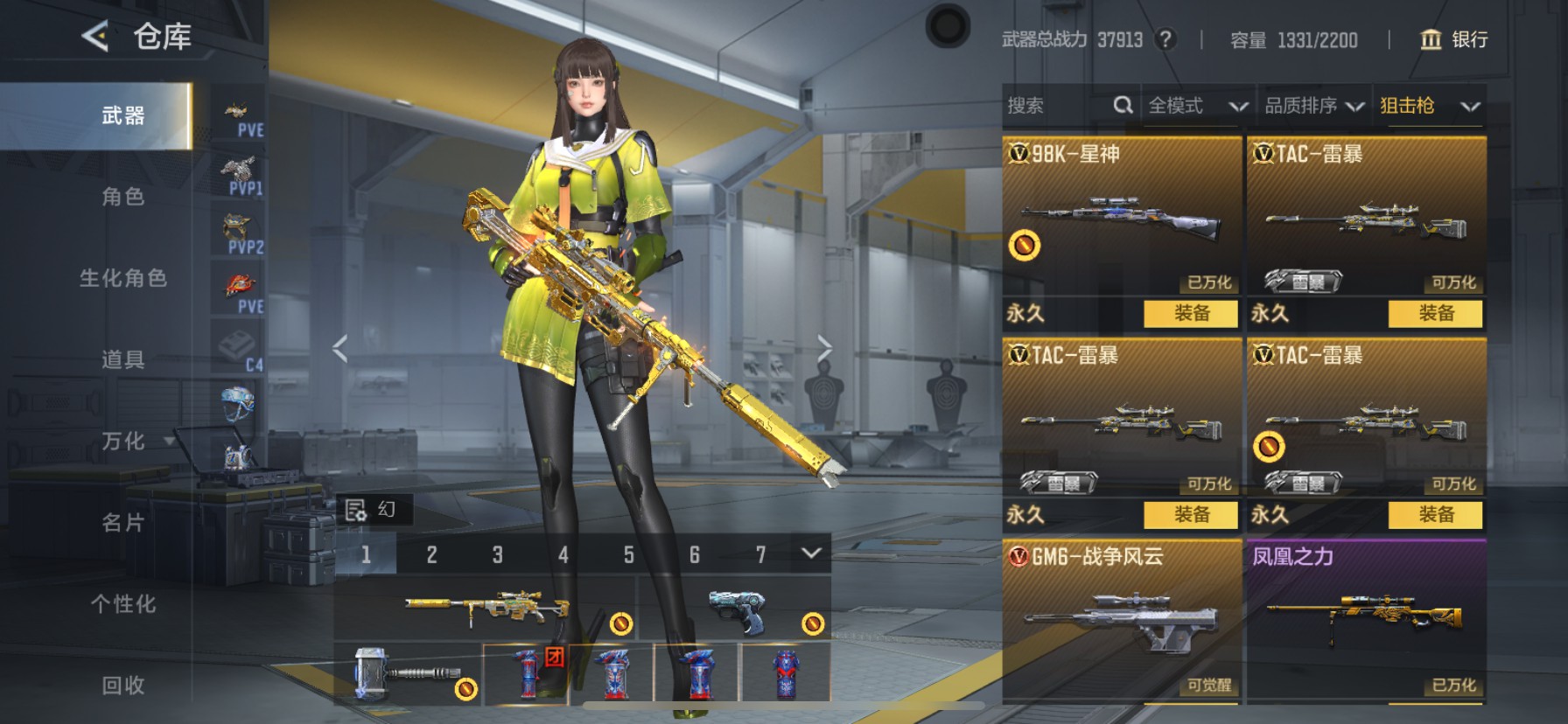The height and width of the screenshot is (724, 1568).
Task: Open the 个性化 personalization tab
Action: pyautogui.click(x=122, y=604)
